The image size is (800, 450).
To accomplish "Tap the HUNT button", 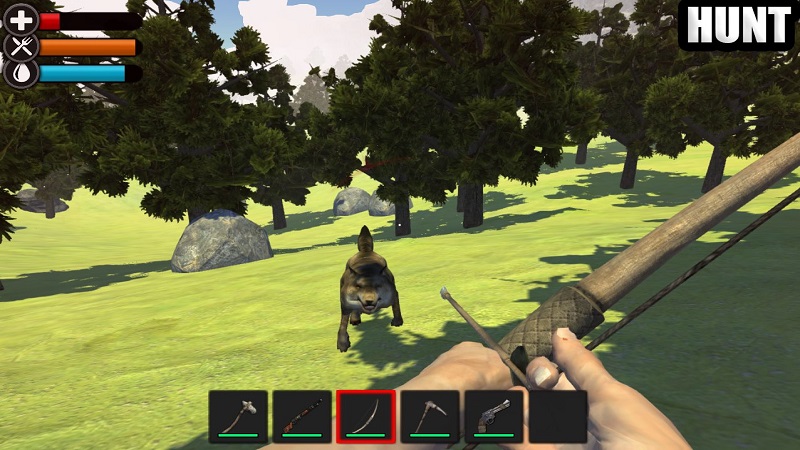I will click(737, 25).
